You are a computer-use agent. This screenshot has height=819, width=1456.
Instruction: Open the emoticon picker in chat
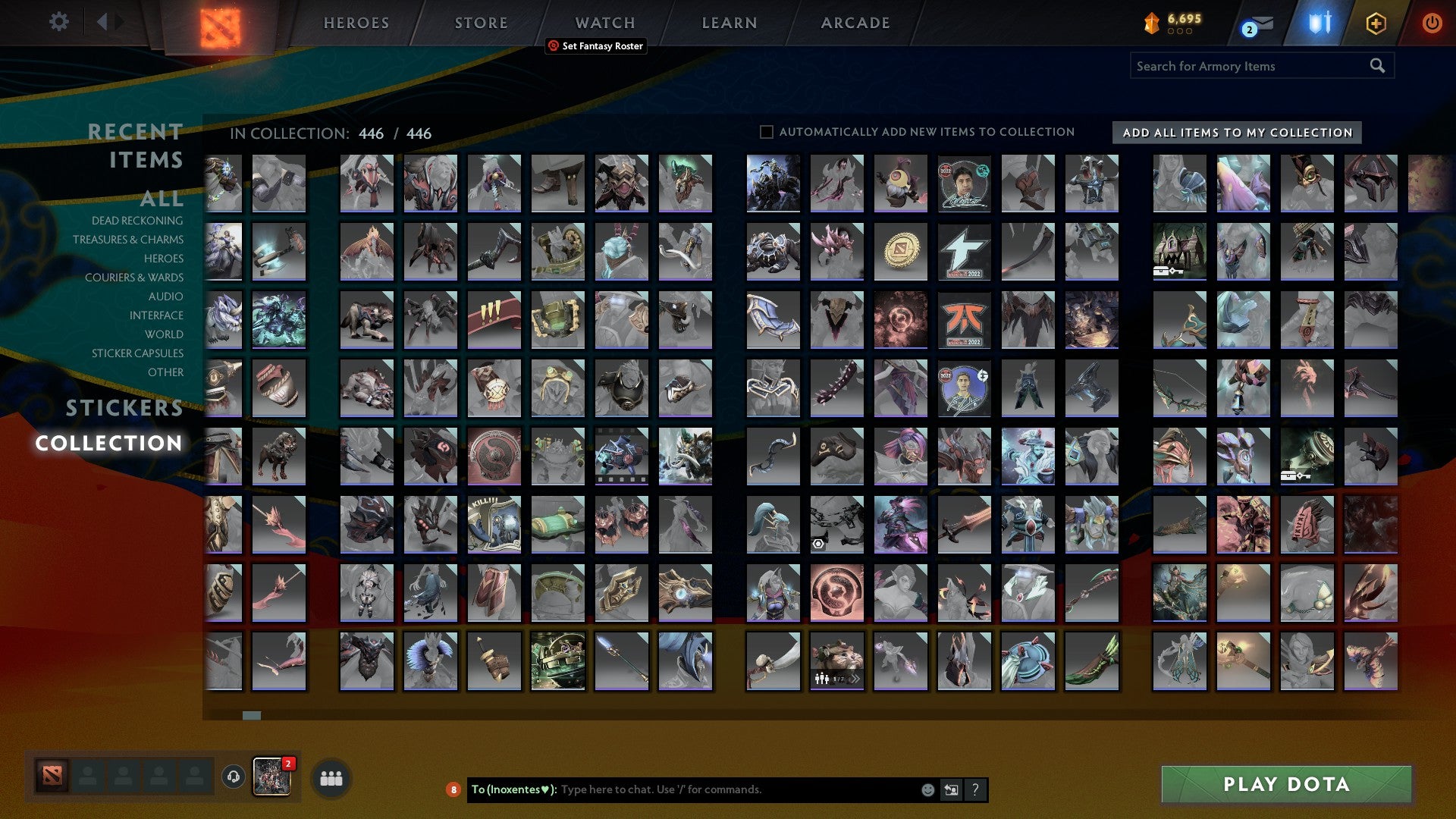927,789
